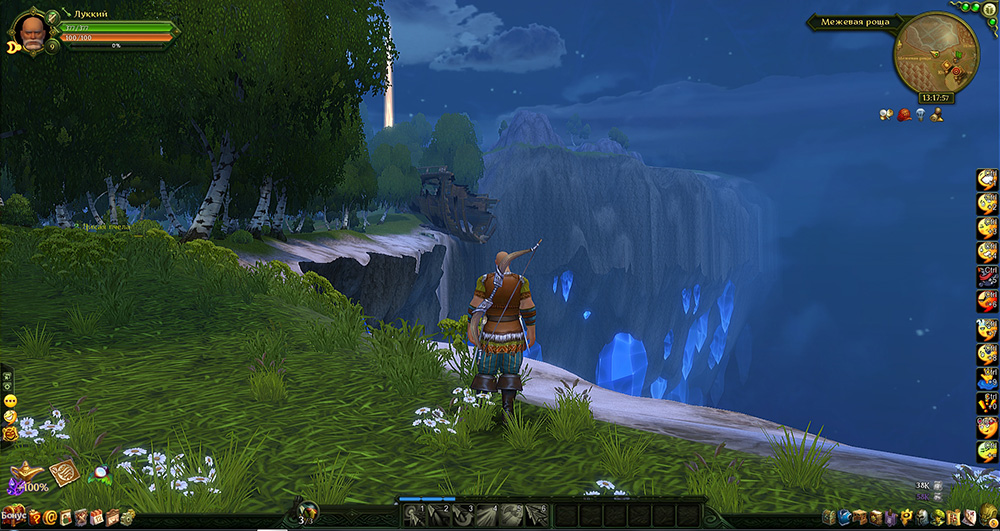This screenshot has width=1000, height=531.
Task: Click the red cap icon under minimap
Action: 904,116
